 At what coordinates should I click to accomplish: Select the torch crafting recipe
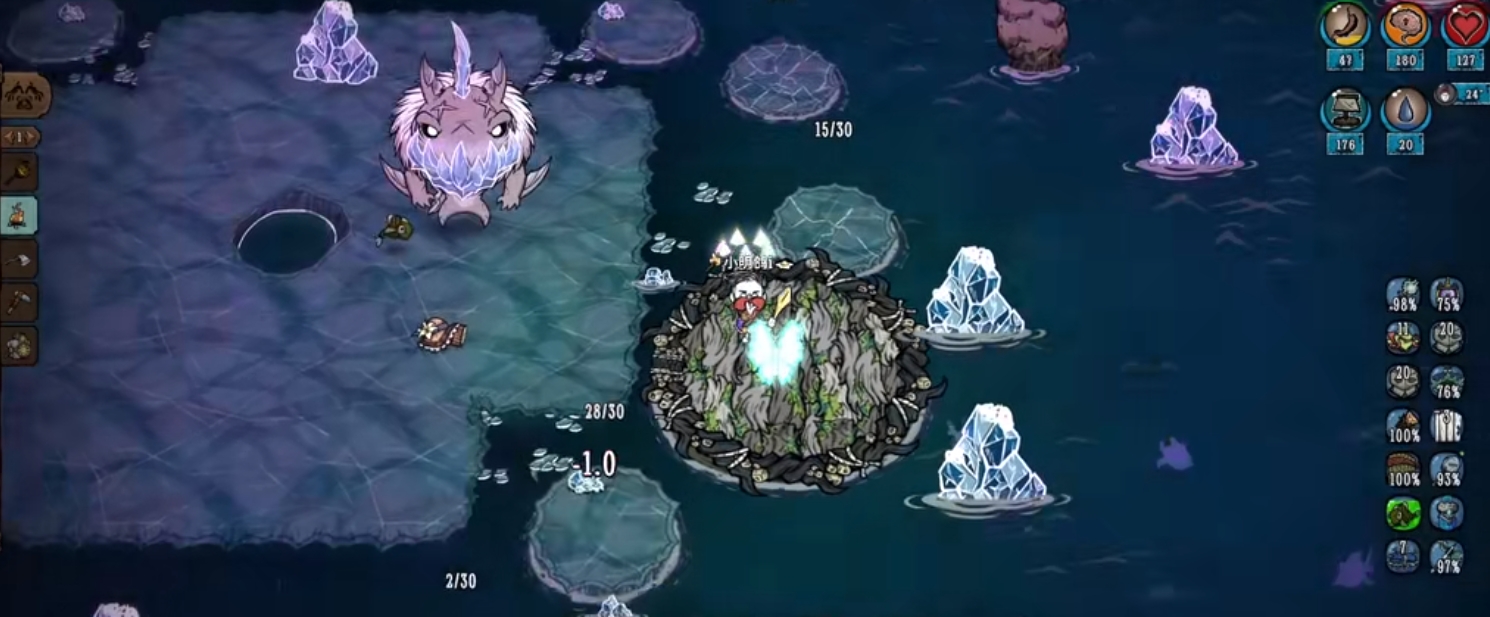[19, 172]
